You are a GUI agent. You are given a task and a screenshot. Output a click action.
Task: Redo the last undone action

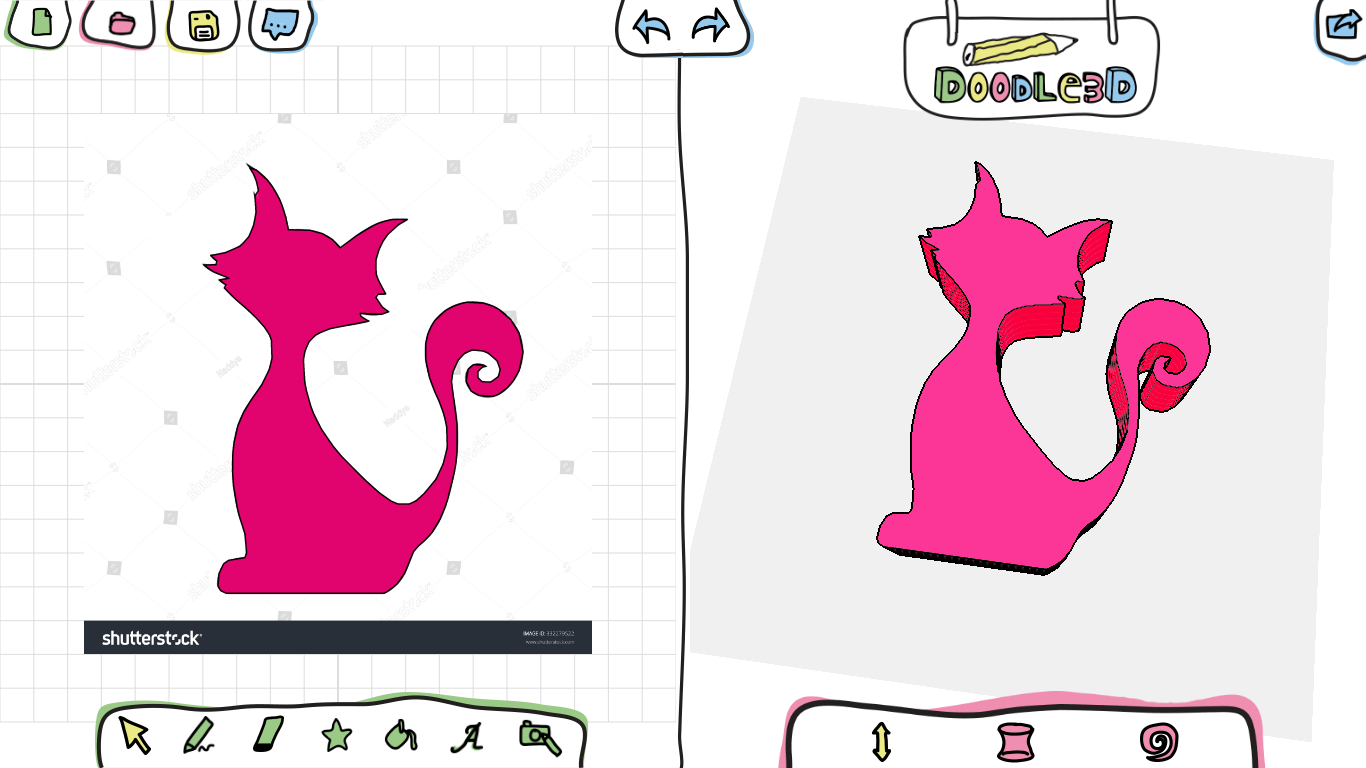tap(712, 26)
